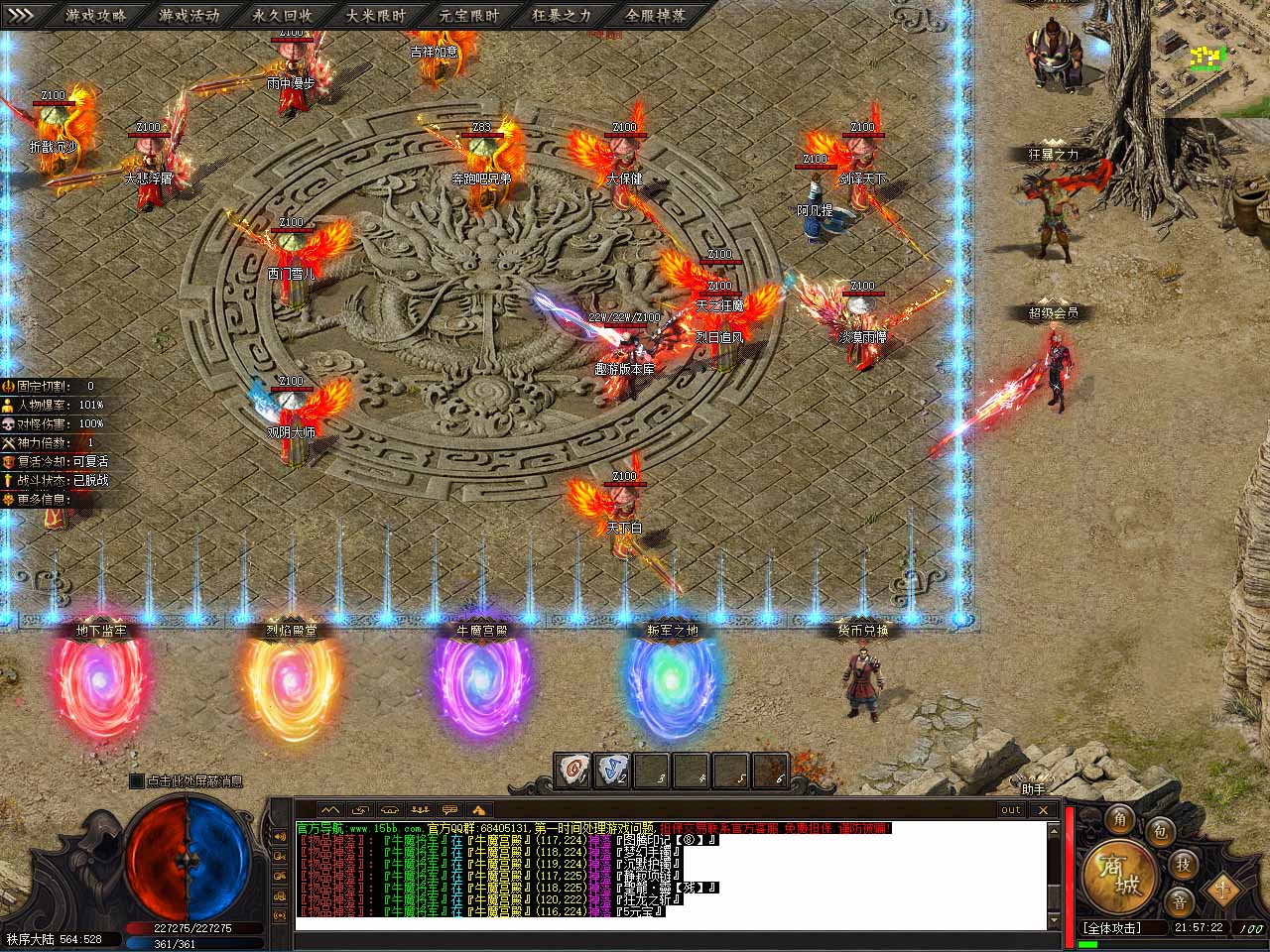Use the red swirl item in hotbar slot 1
Image resolution: width=1270 pixels, height=952 pixels.
(572, 771)
